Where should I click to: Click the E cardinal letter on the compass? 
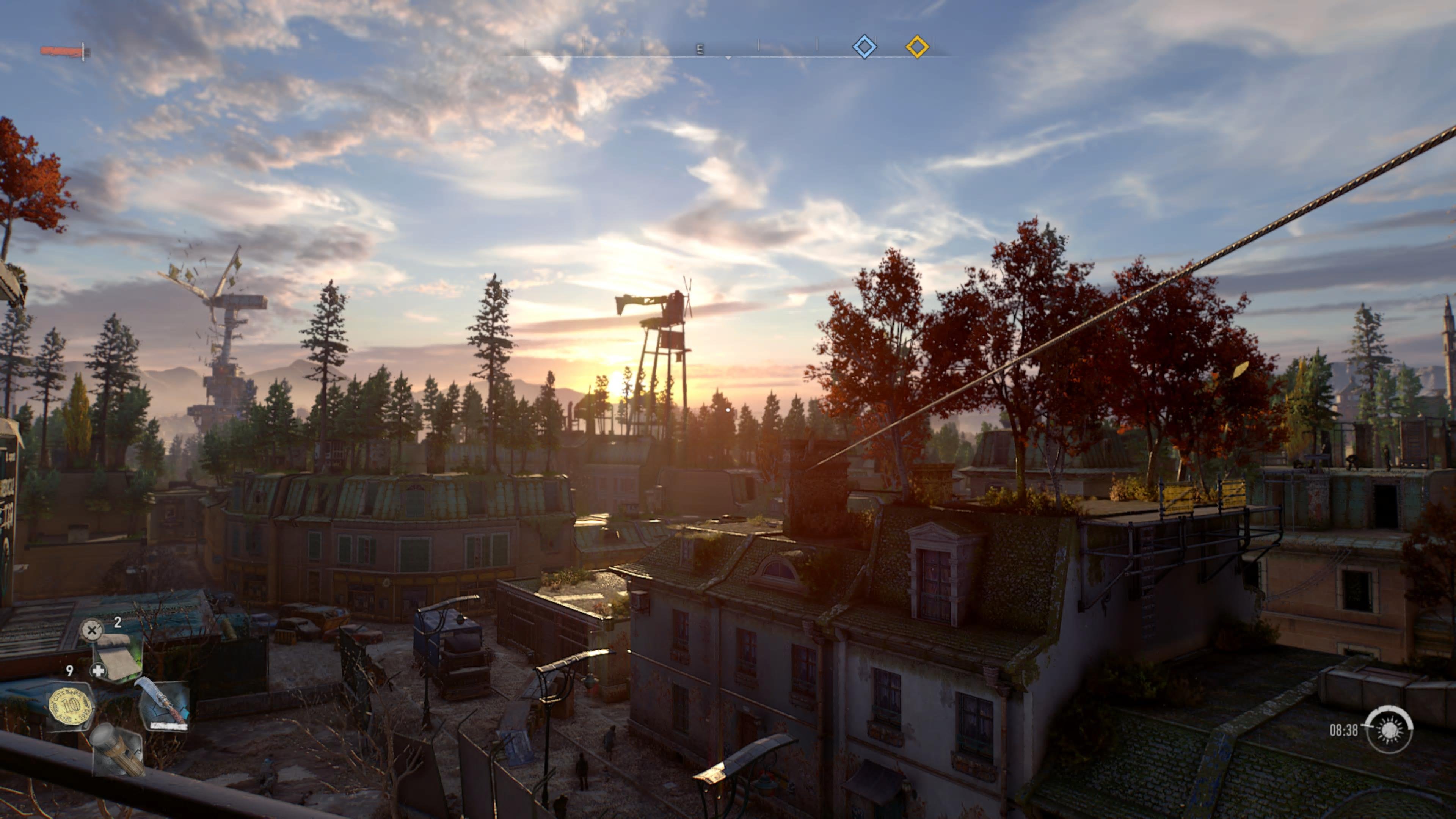[700, 49]
